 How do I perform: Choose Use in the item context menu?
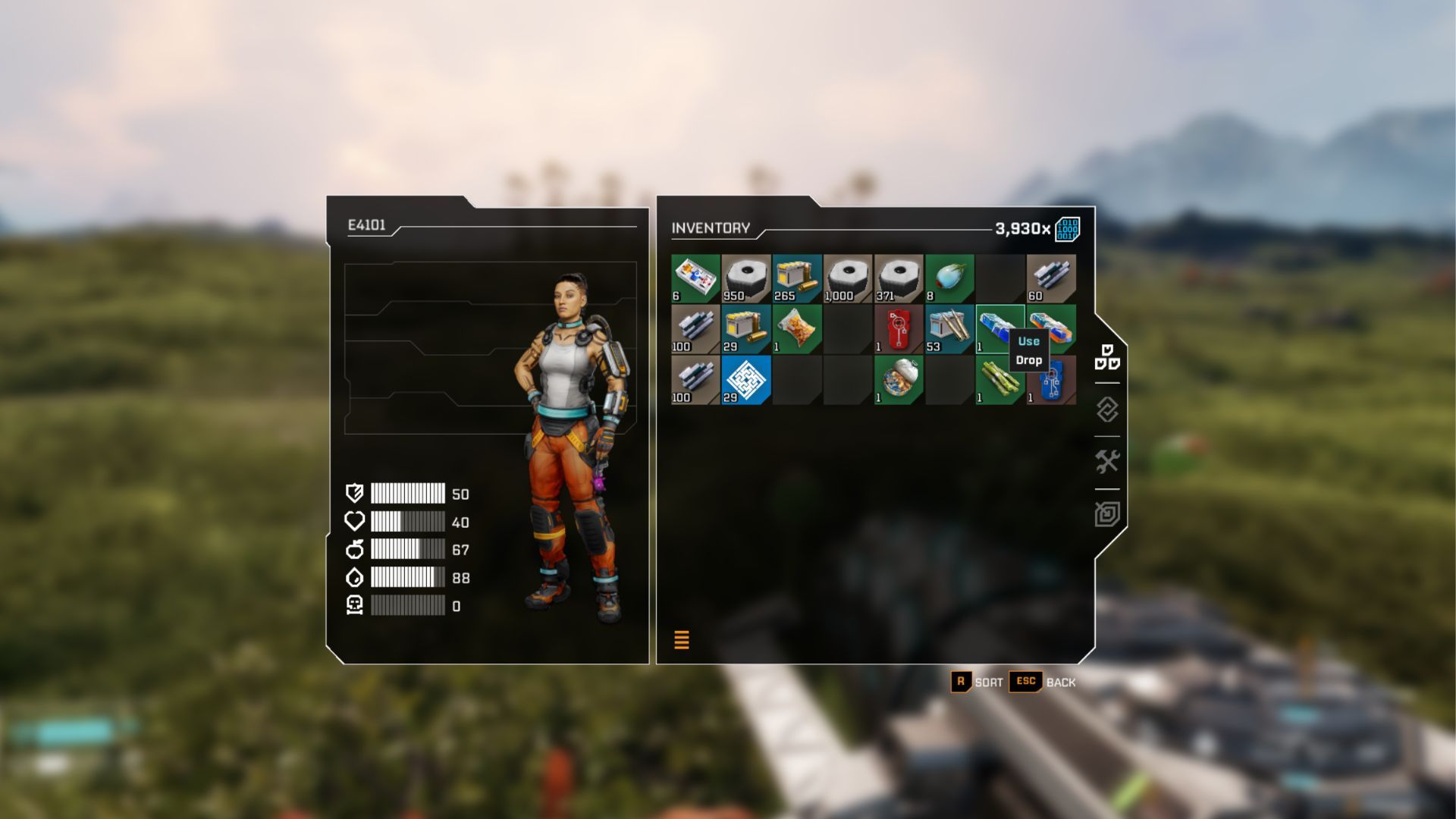1028,341
